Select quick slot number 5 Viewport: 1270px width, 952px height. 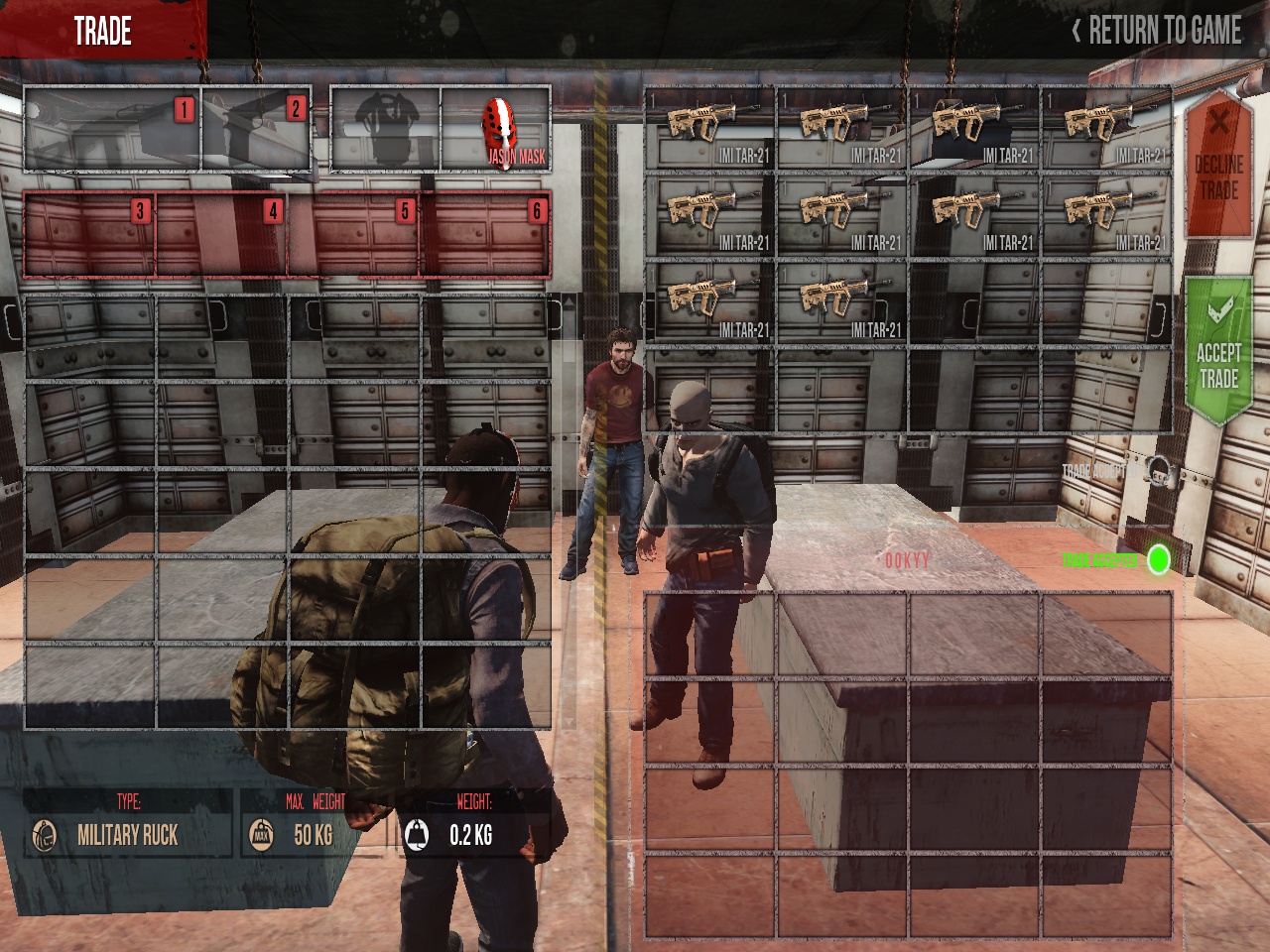tap(354, 235)
